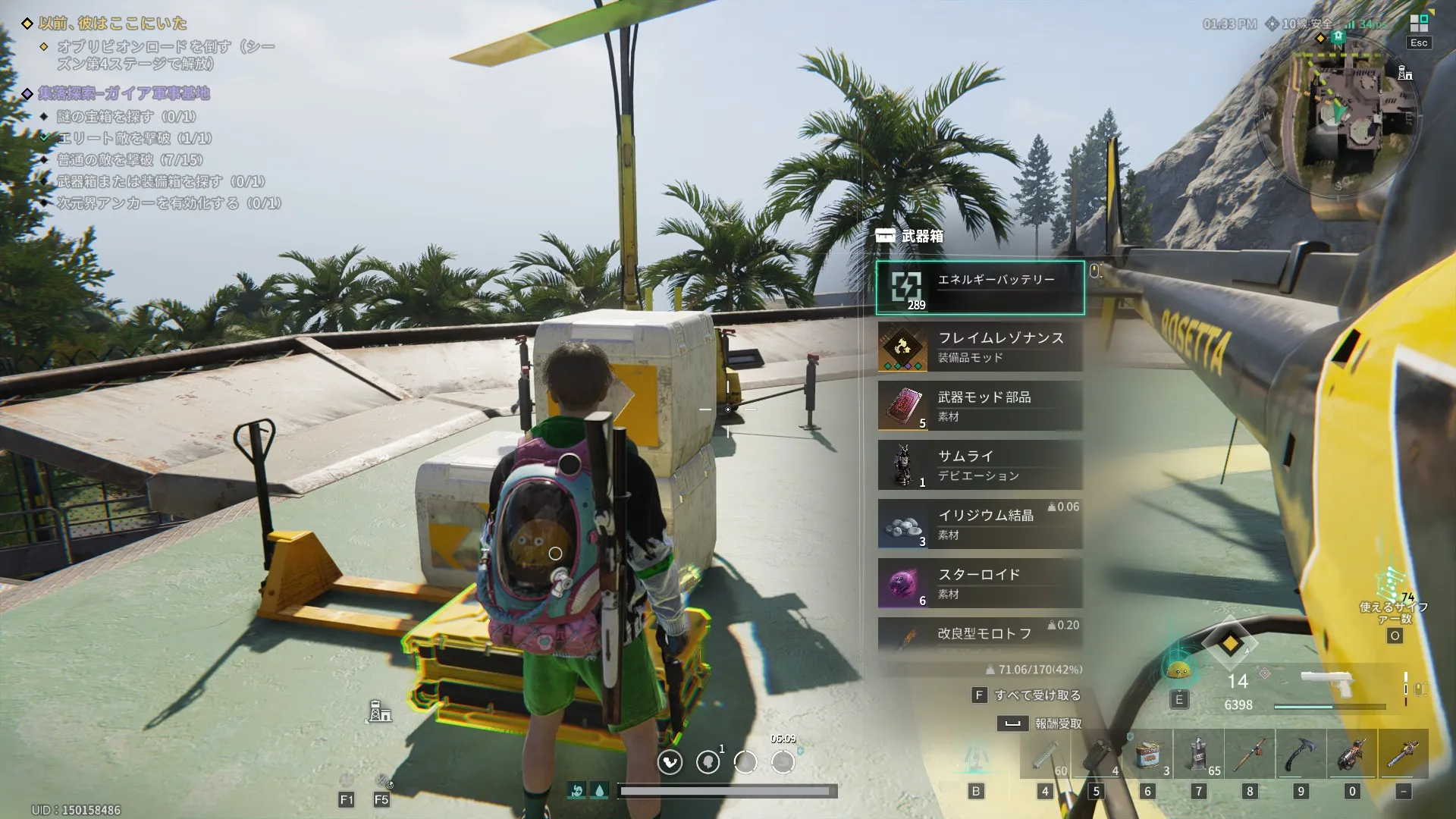Screen dimensions: 1456x819
Task: Grab the スターロイド material row
Action: pyautogui.click(x=980, y=583)
